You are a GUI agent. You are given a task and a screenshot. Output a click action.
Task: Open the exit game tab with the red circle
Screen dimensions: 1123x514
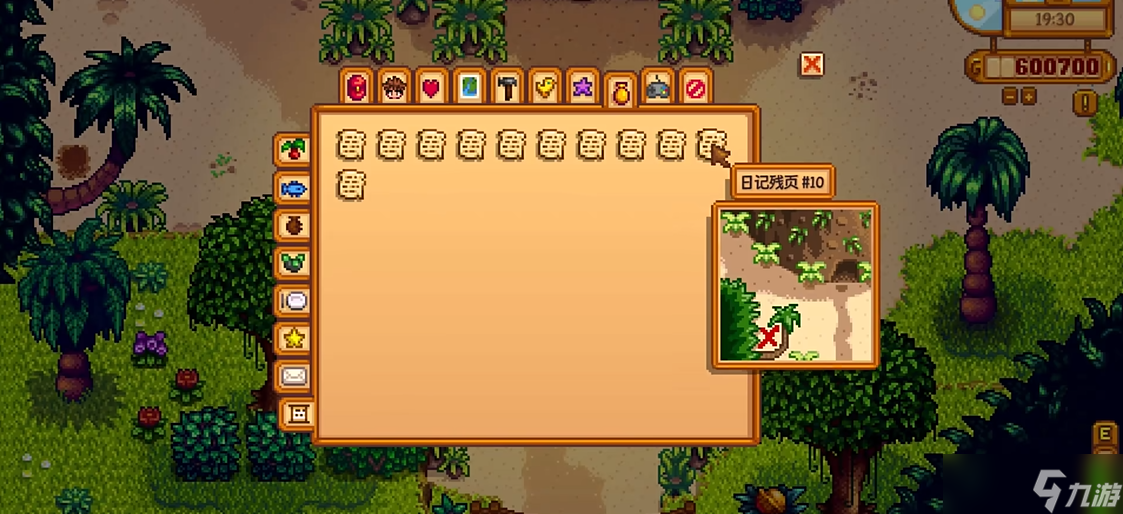(x=695, y=88)
